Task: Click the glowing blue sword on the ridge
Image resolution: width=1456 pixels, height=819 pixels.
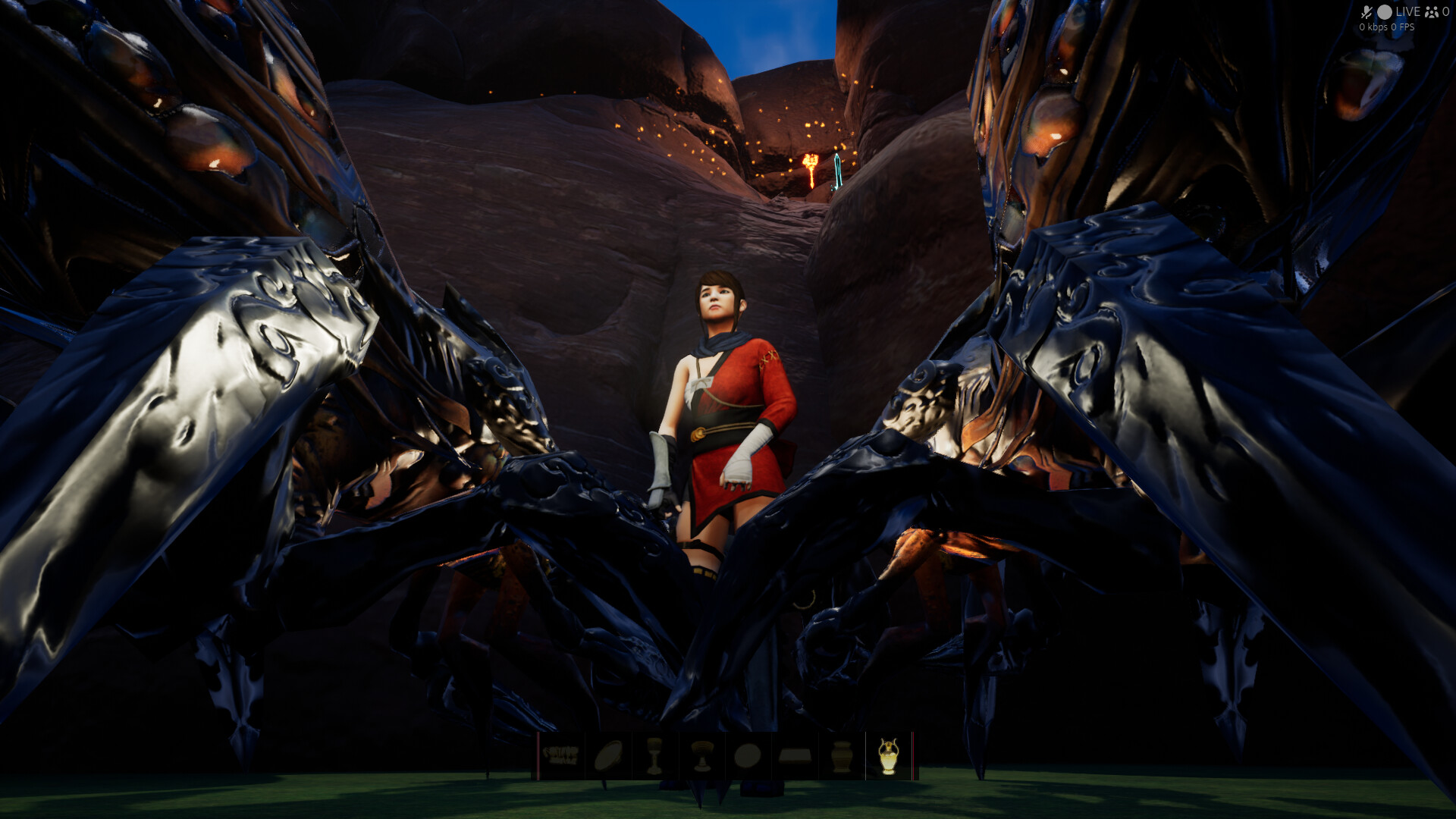Action: pyautogui.click(x=839, y=173)
